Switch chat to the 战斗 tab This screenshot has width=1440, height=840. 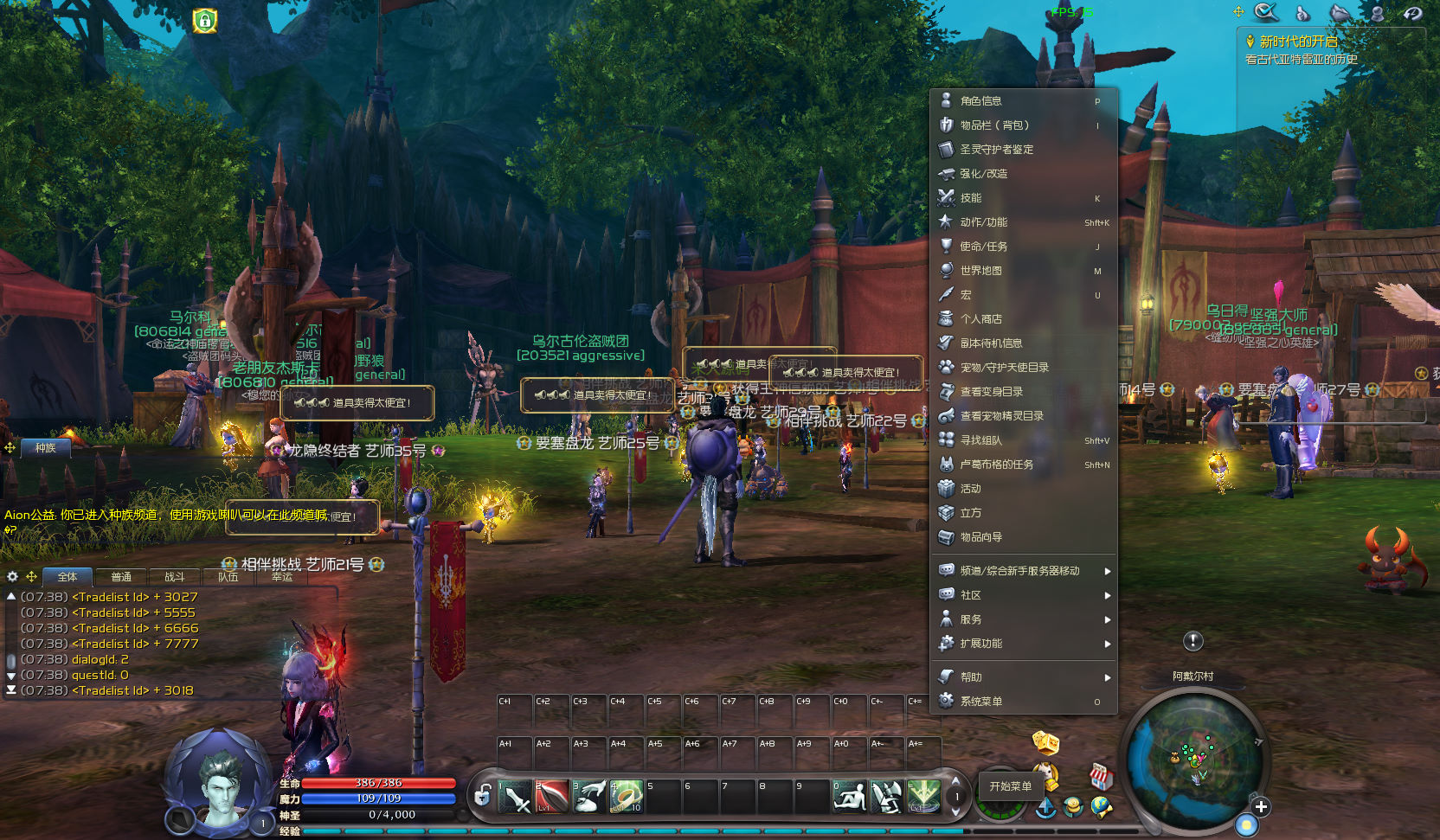point(175,577)
